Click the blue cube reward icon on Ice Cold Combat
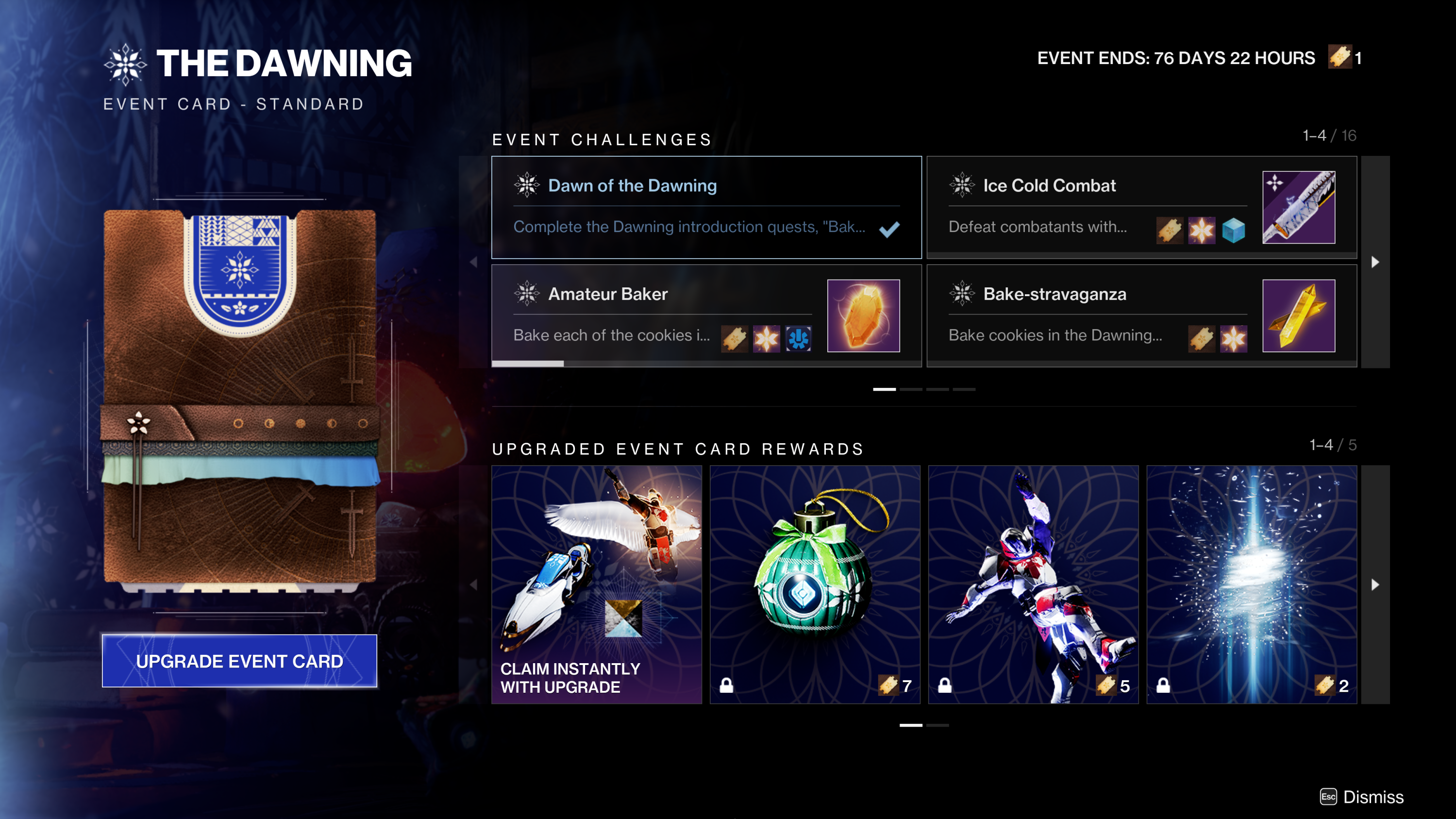 (1235, 231)
